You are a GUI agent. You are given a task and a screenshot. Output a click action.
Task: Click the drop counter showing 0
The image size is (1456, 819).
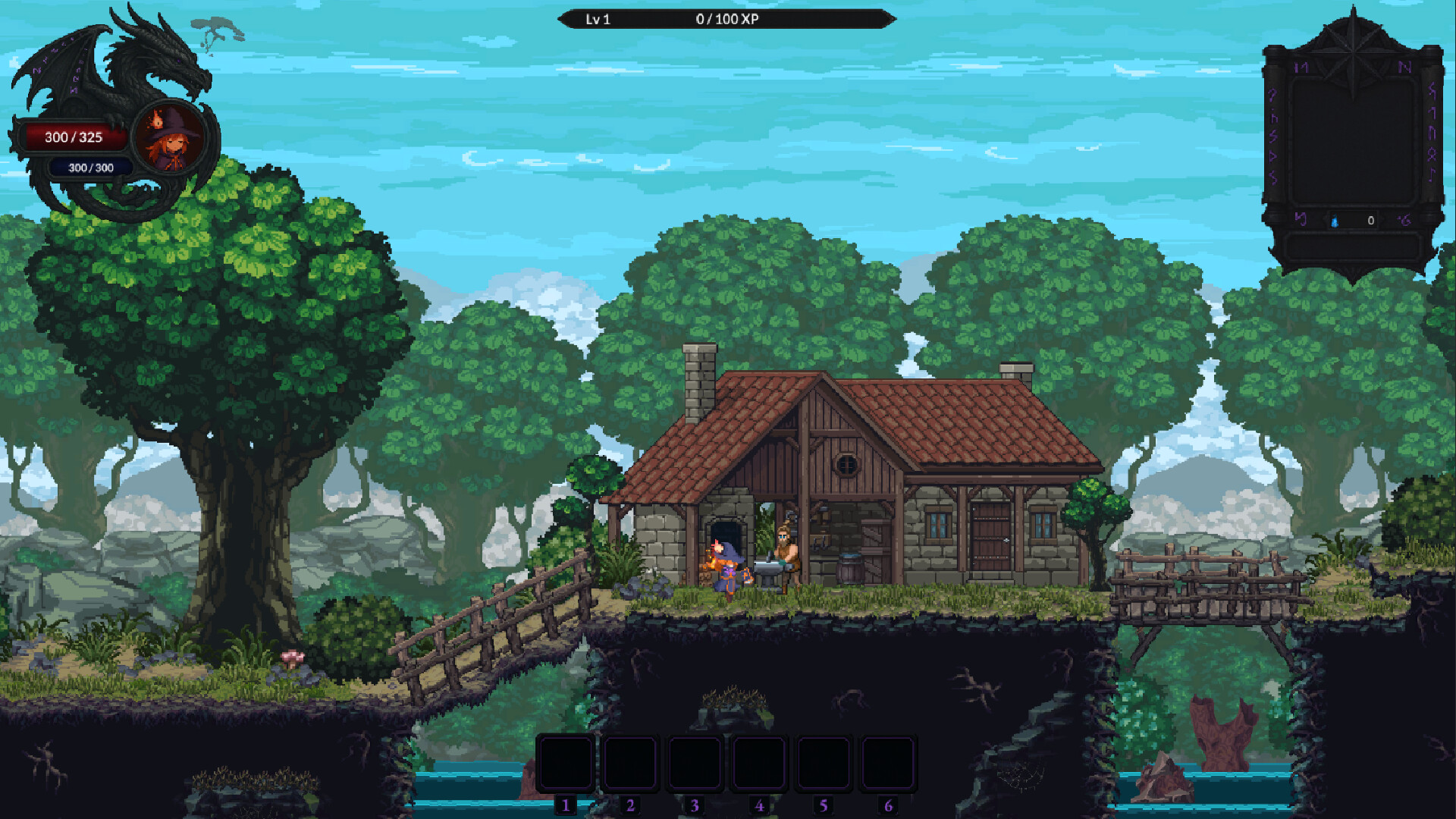1370,220
